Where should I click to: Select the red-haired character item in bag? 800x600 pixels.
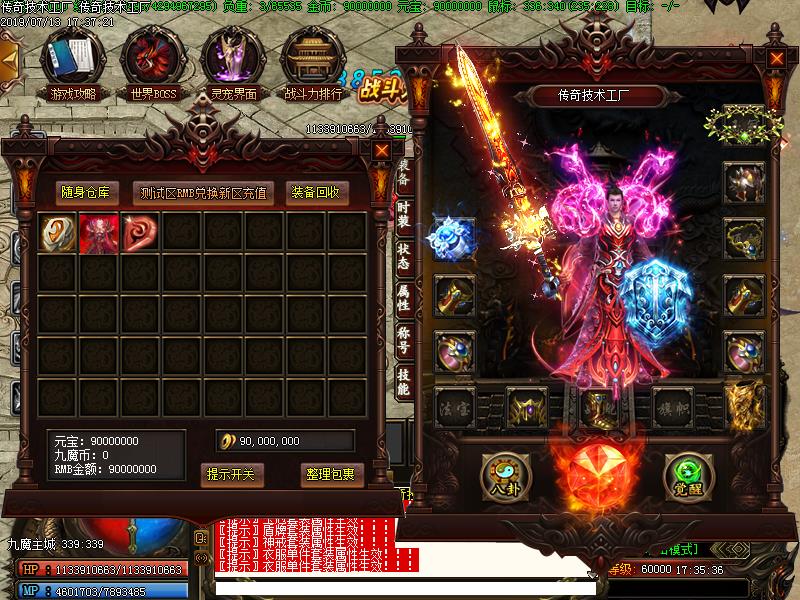pos(98,232)
